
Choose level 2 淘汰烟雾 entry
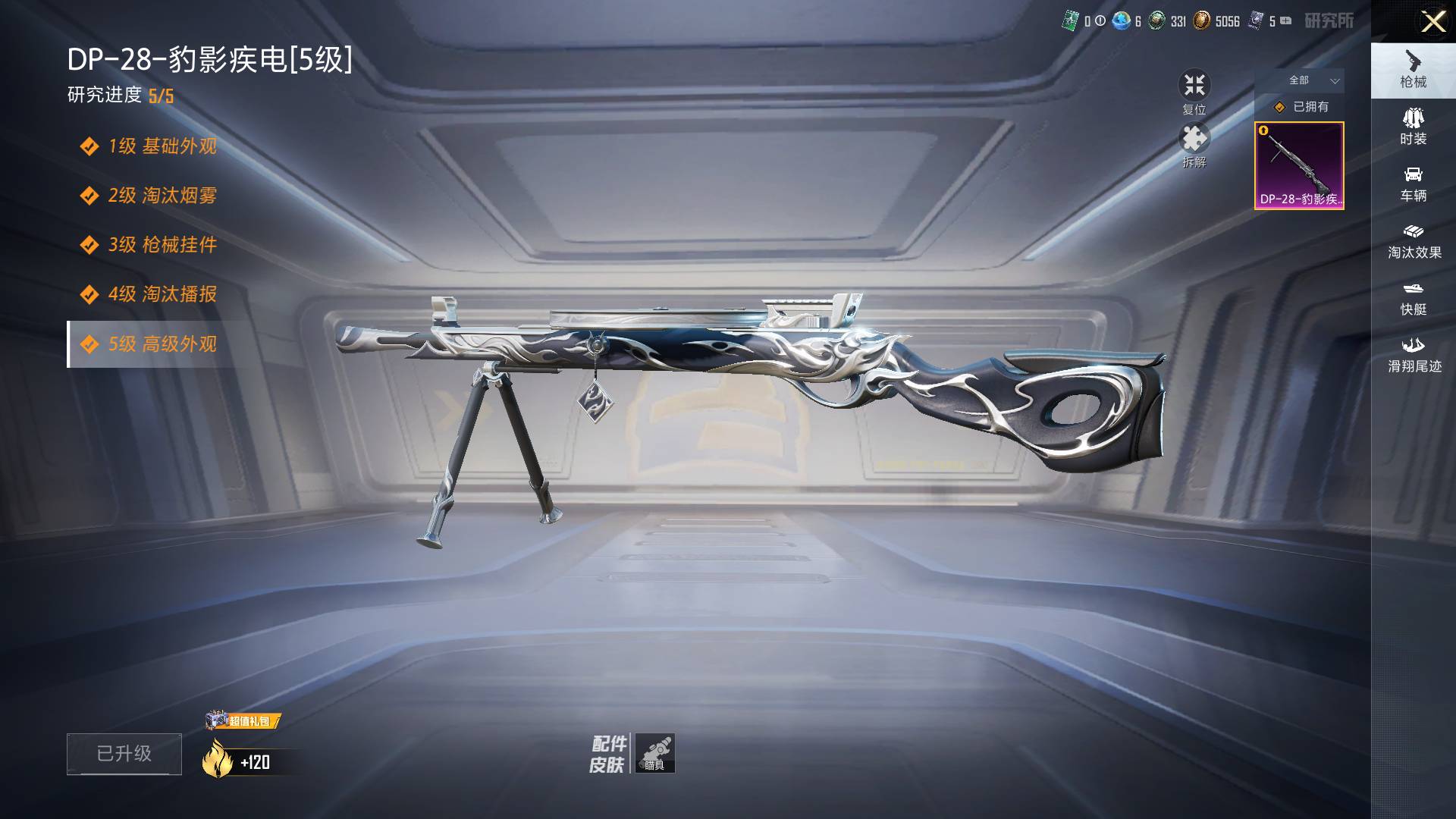(162, 196)
